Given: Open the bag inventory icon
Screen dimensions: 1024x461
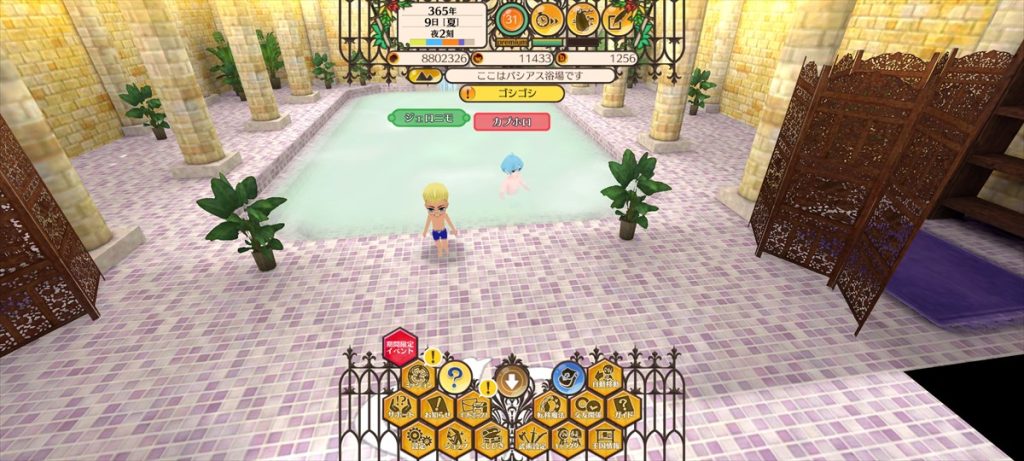Looking at the screenshot, I should [x=583, y=19].
